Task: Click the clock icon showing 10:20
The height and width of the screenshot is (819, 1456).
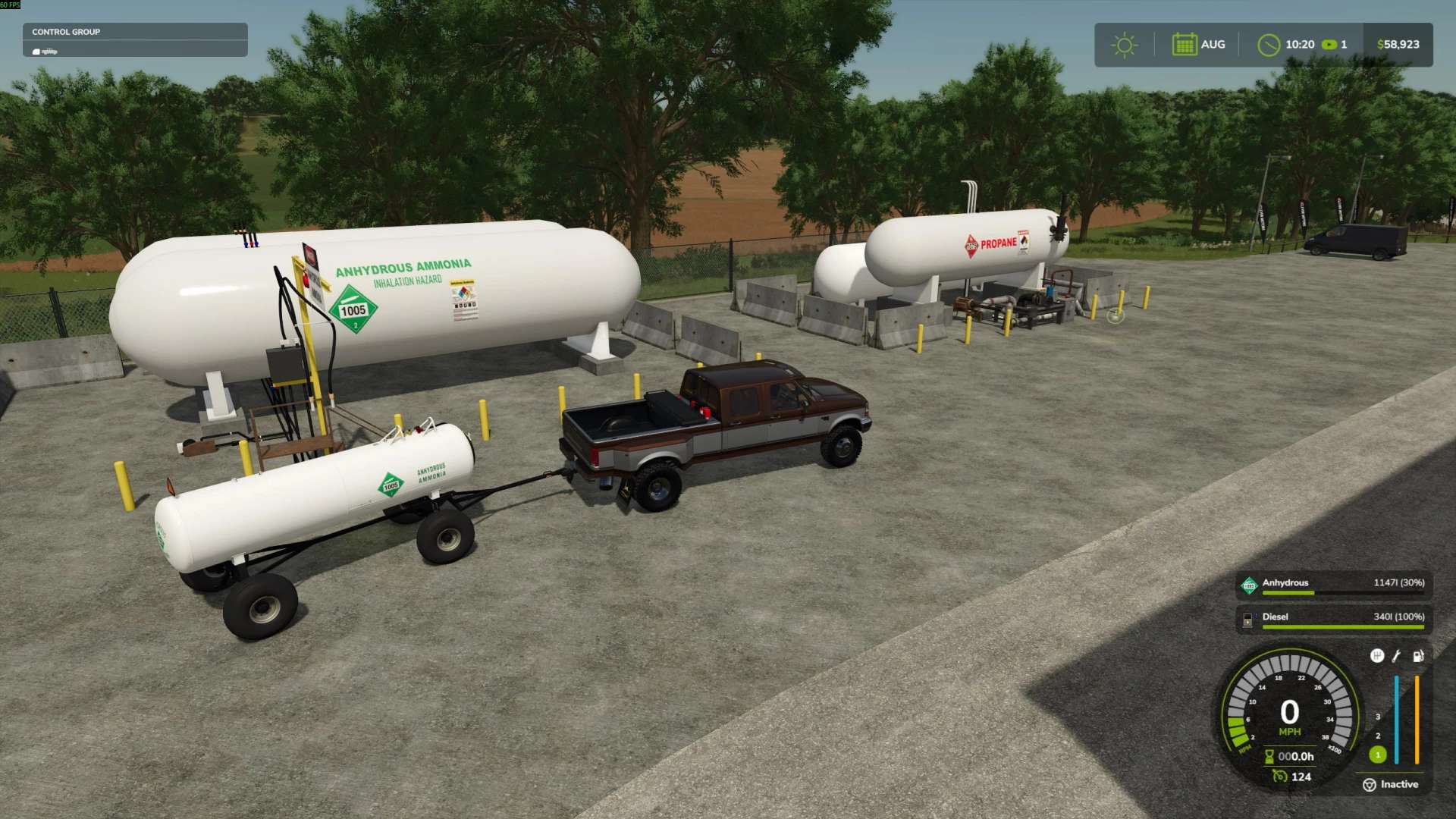Action: coord(1271,44)
